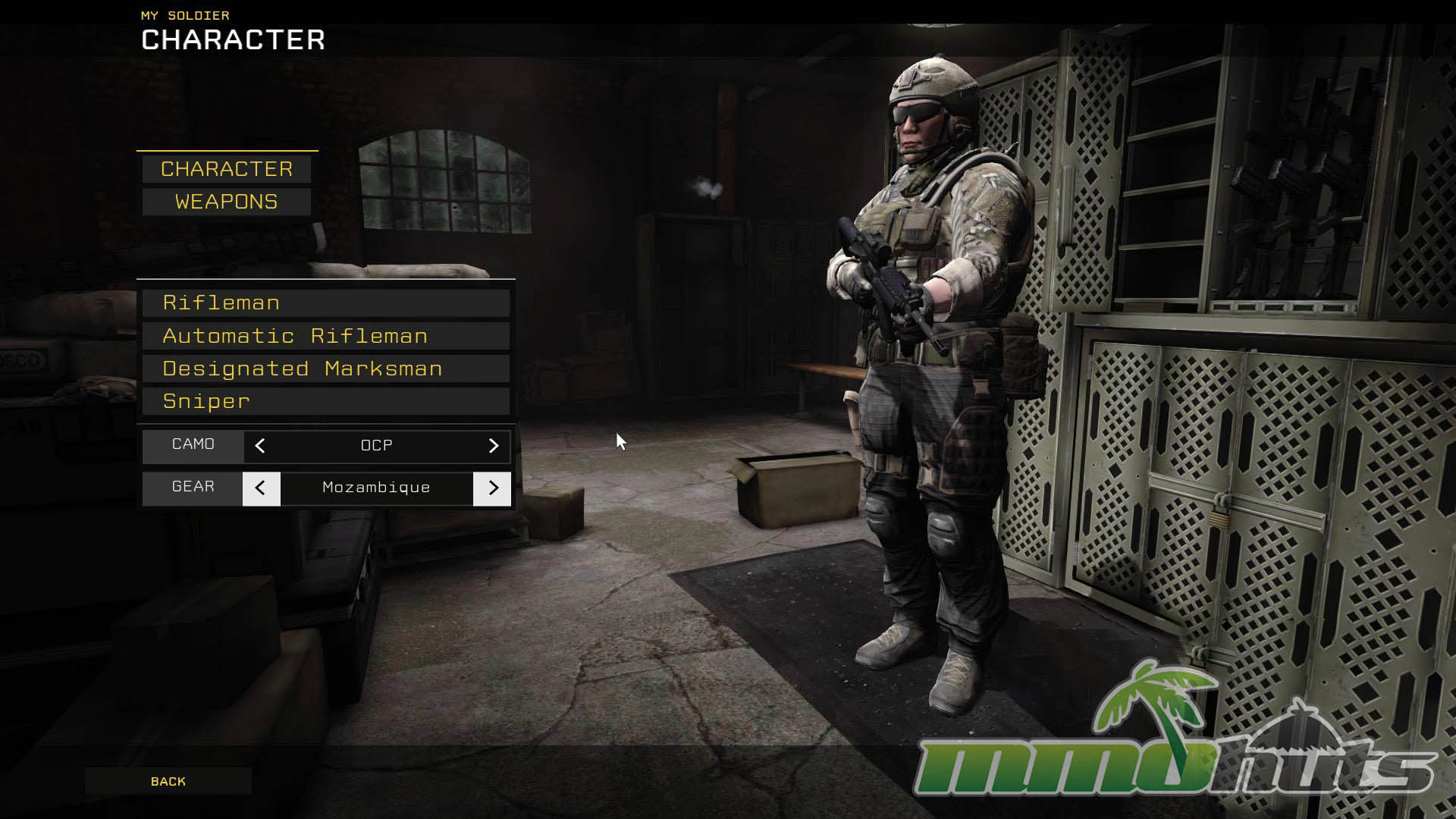The height and width of the screenshot is (819, 1456).
Task: Switch to the CHARACTER tab
Action: 226,169
